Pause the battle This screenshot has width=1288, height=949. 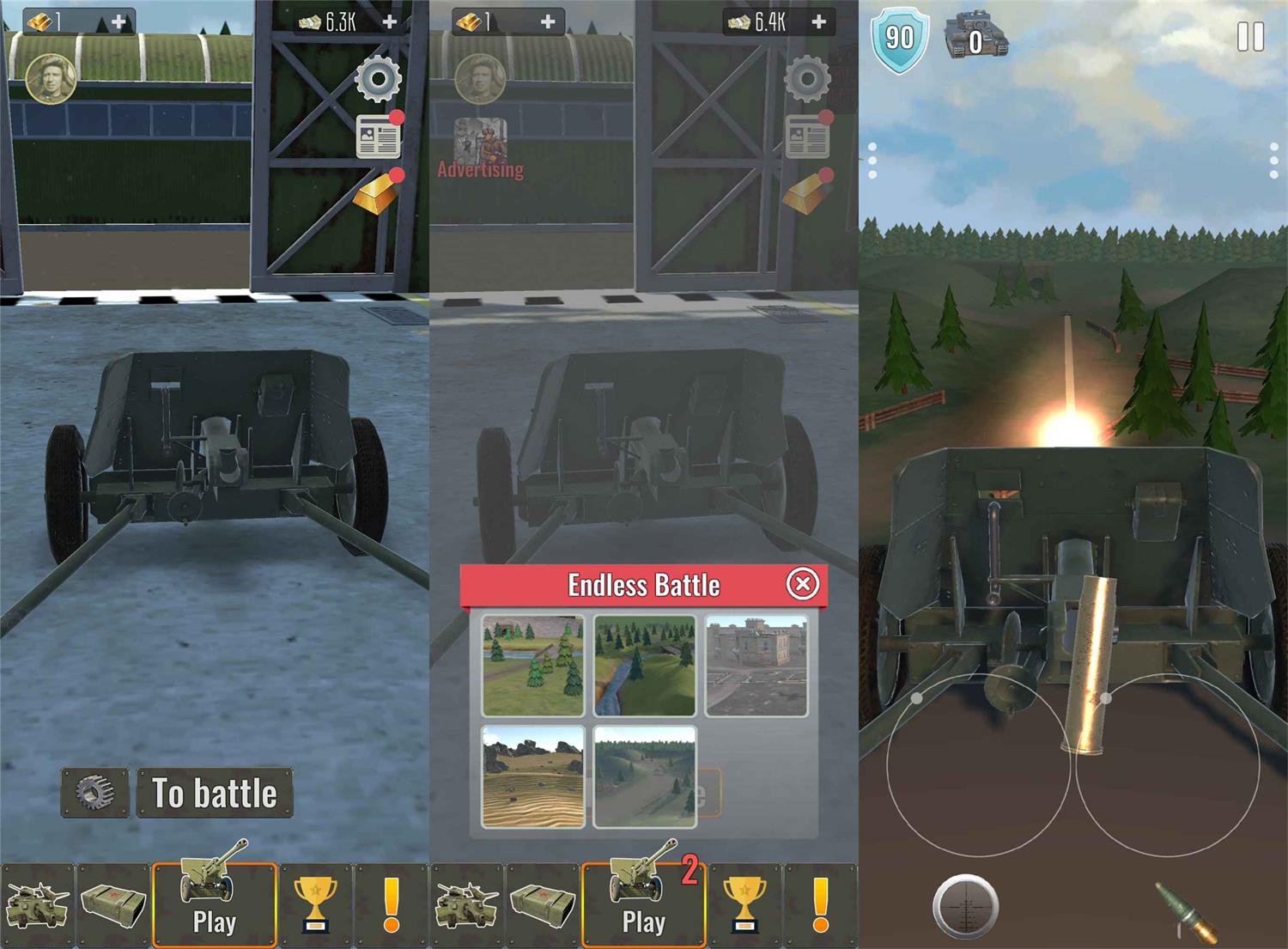[1250, 37]
